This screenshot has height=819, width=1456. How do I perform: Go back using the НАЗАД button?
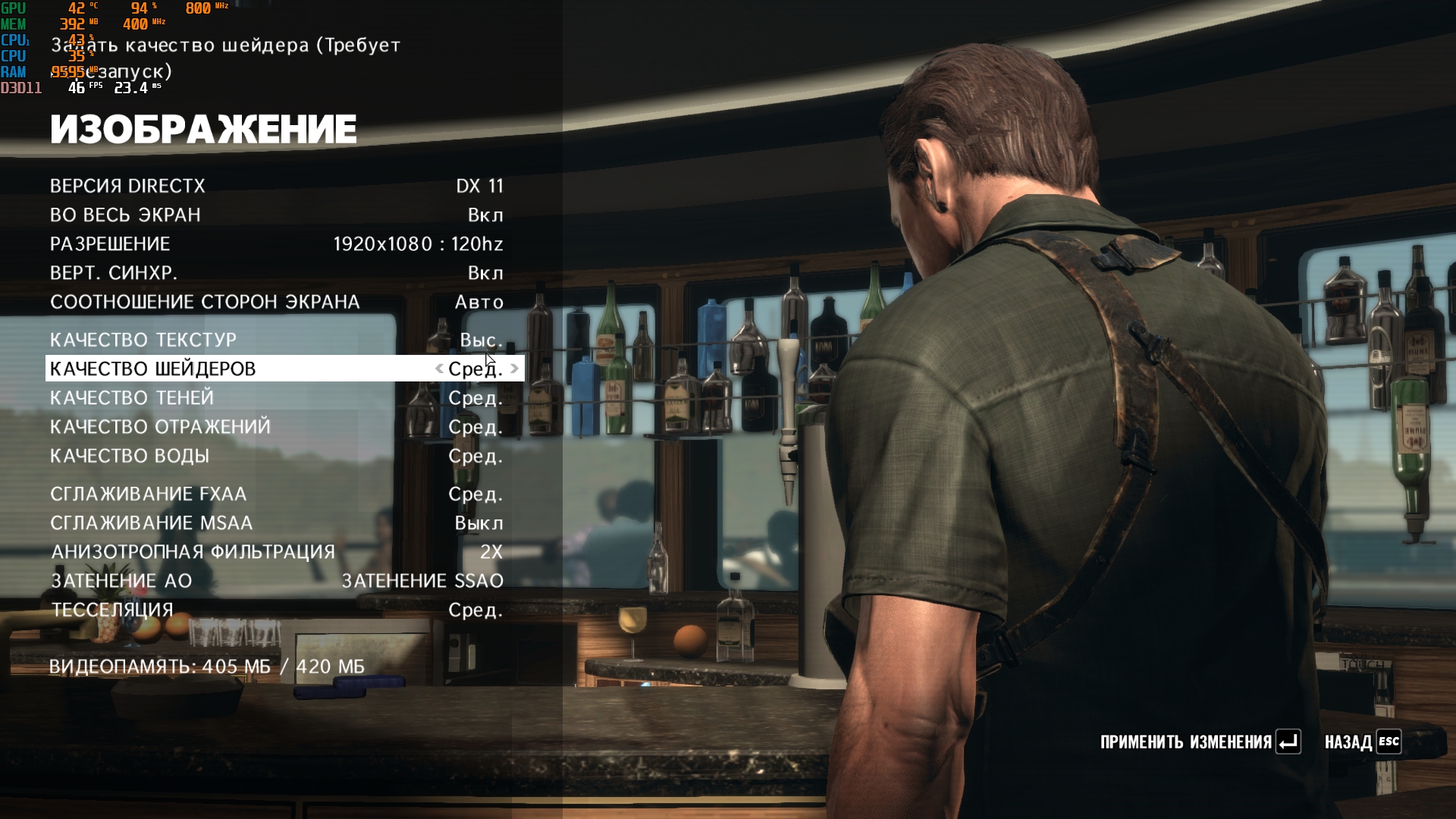pos(1362,742)
